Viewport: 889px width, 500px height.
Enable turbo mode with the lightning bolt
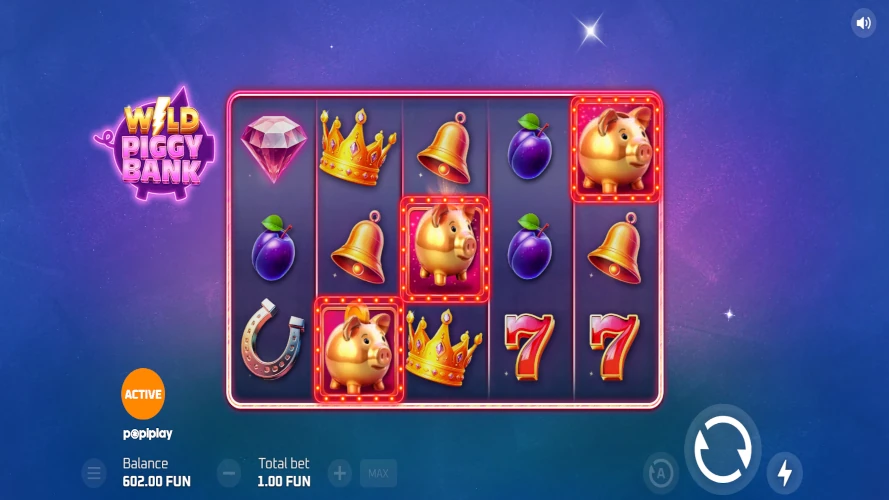[785, 472]
